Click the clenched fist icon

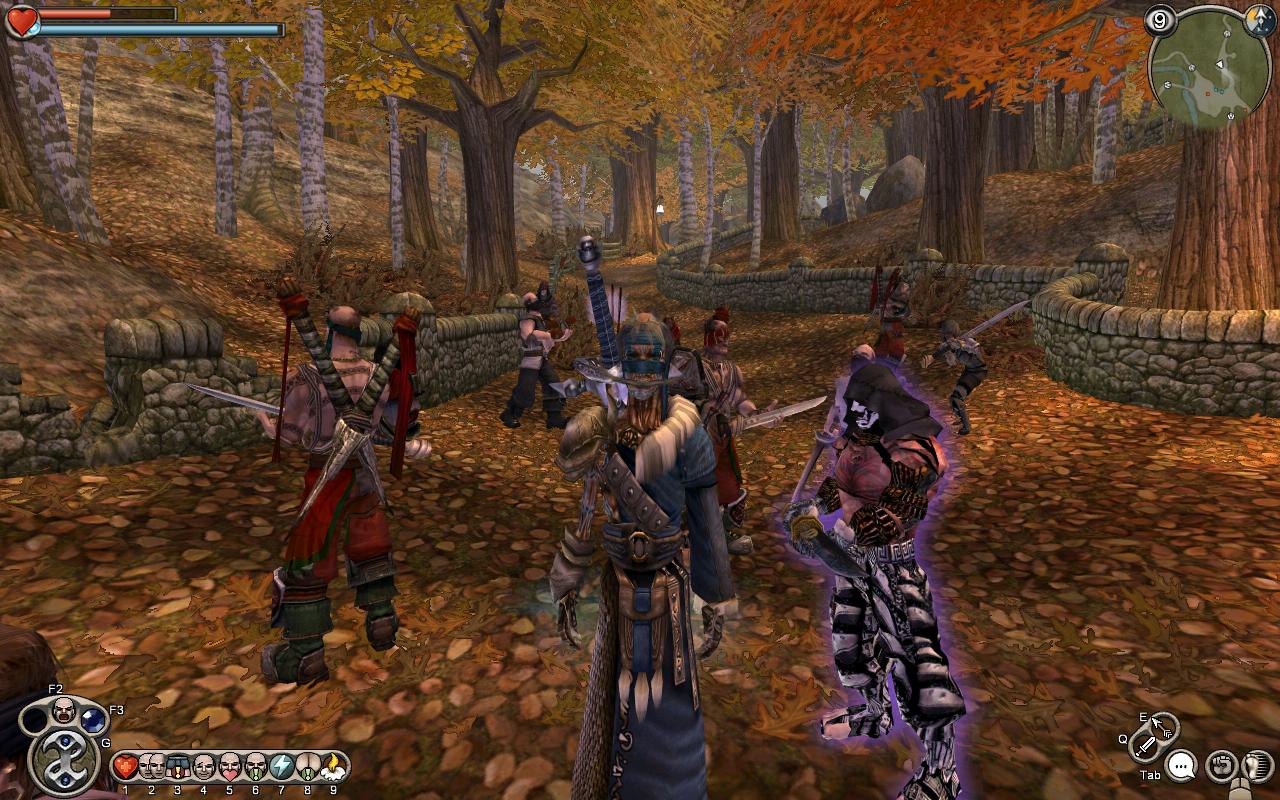(x=1220, y=766)
